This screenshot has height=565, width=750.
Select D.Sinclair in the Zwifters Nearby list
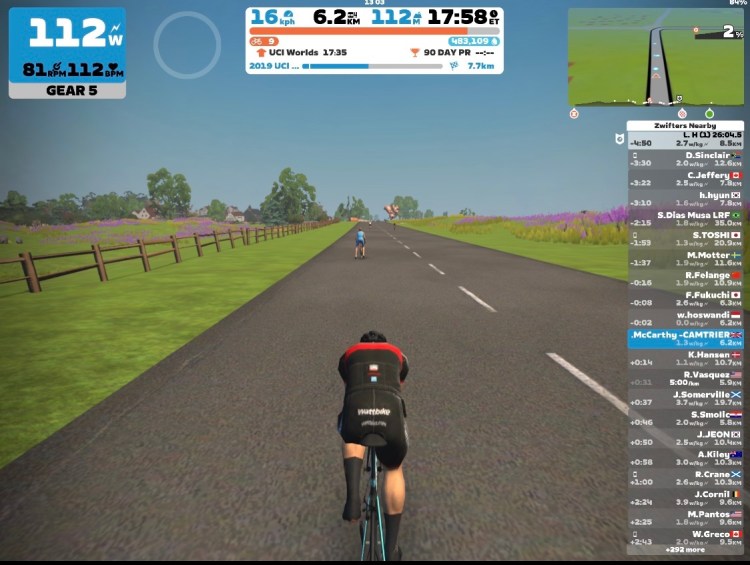tap(685, 159)
